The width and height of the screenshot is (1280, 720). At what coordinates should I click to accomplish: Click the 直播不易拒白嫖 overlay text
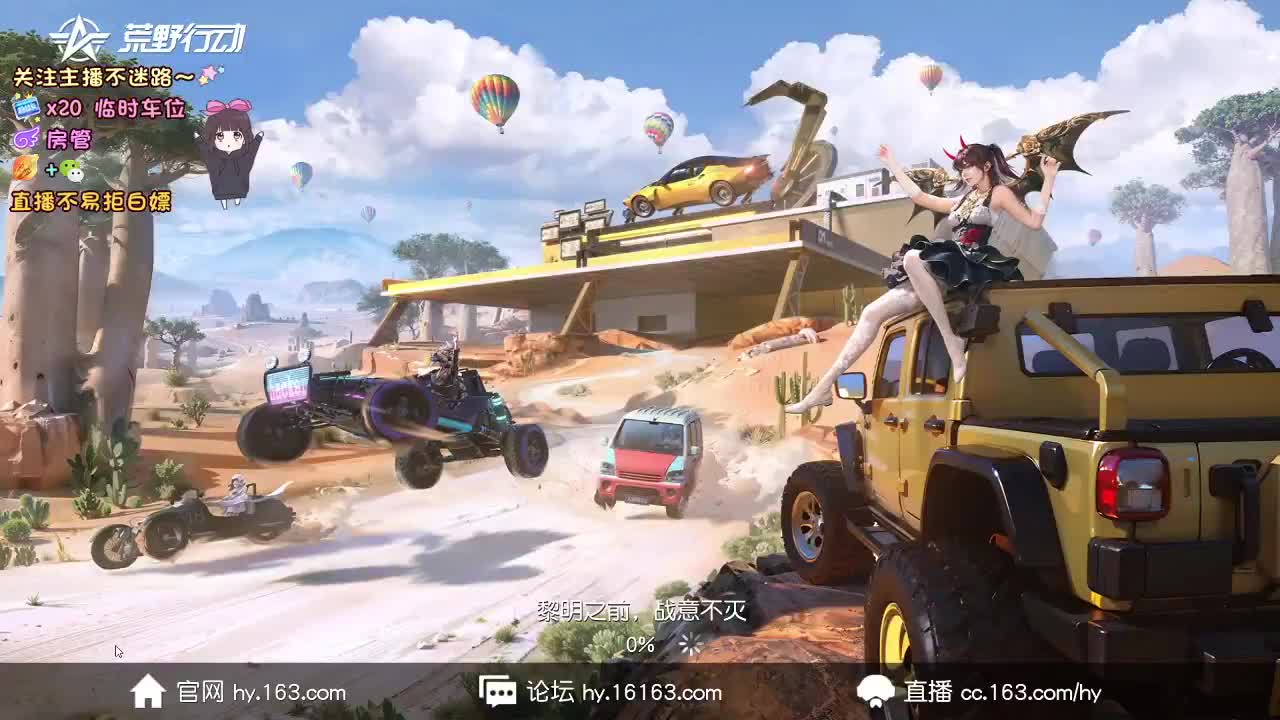coord(92,201)
